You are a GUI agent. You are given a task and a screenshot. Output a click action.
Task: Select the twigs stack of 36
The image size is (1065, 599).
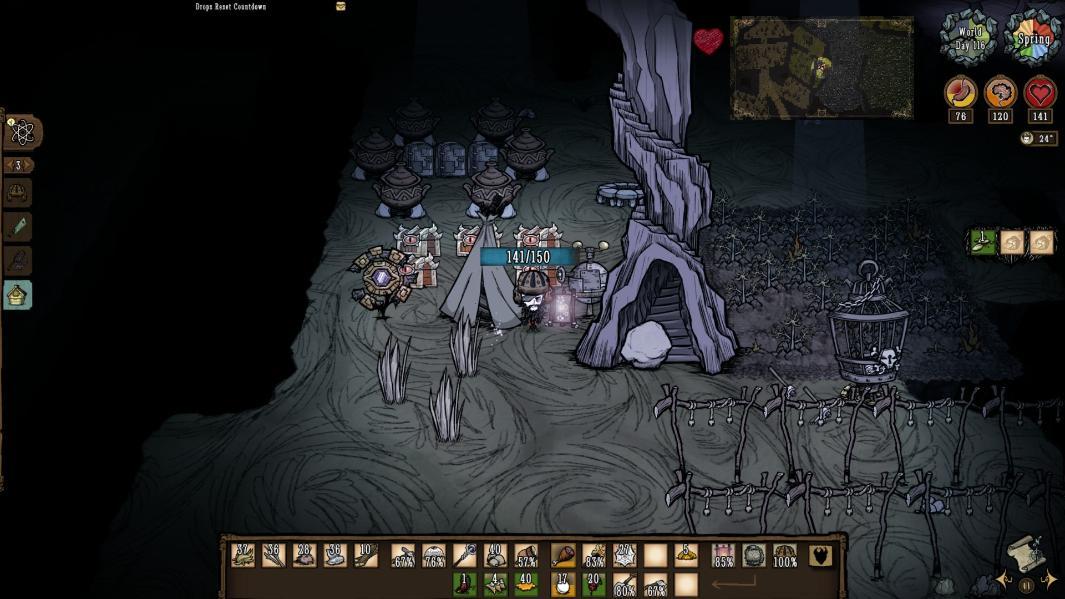(x=273, y=556)
